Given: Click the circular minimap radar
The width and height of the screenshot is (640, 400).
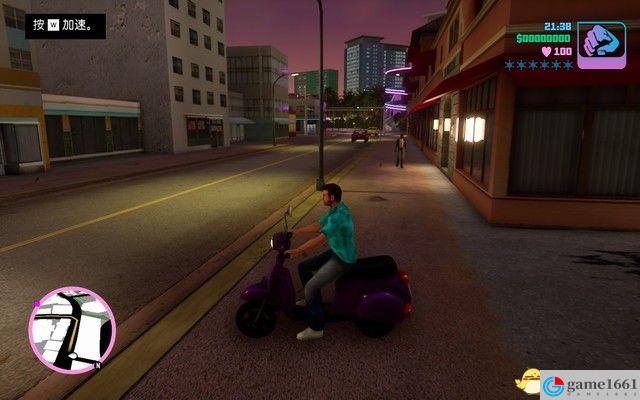Looking at the screenshot, I should tap(72, 330).
